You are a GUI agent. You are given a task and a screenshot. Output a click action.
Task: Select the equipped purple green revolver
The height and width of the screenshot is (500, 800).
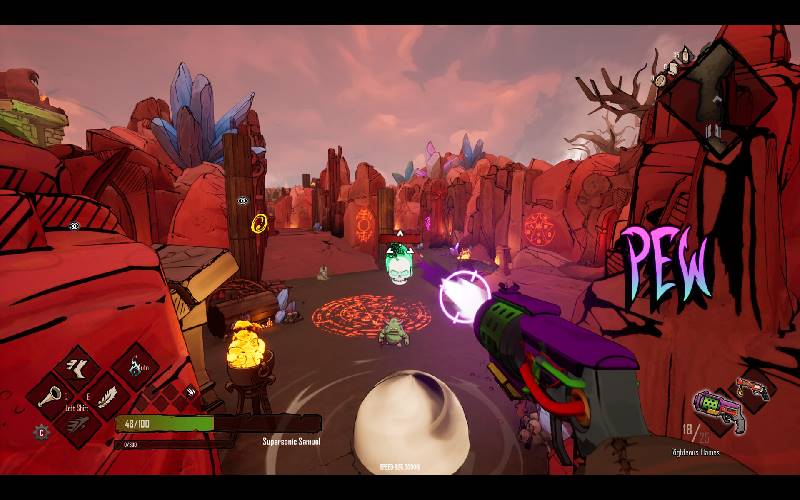[716, 410]
